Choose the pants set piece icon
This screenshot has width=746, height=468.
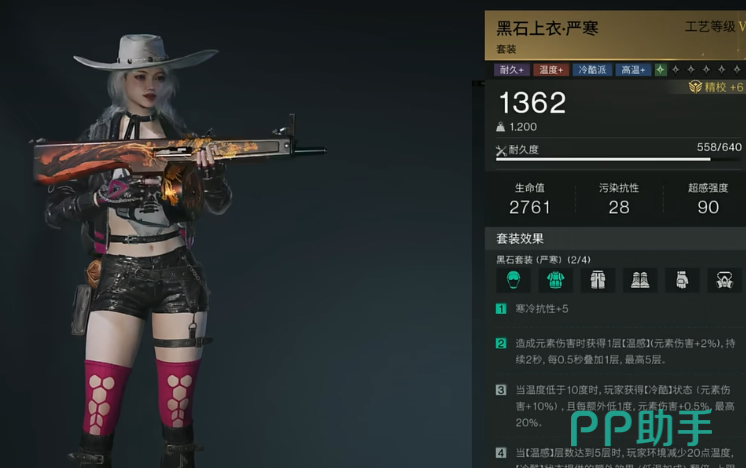pos(597,280)
